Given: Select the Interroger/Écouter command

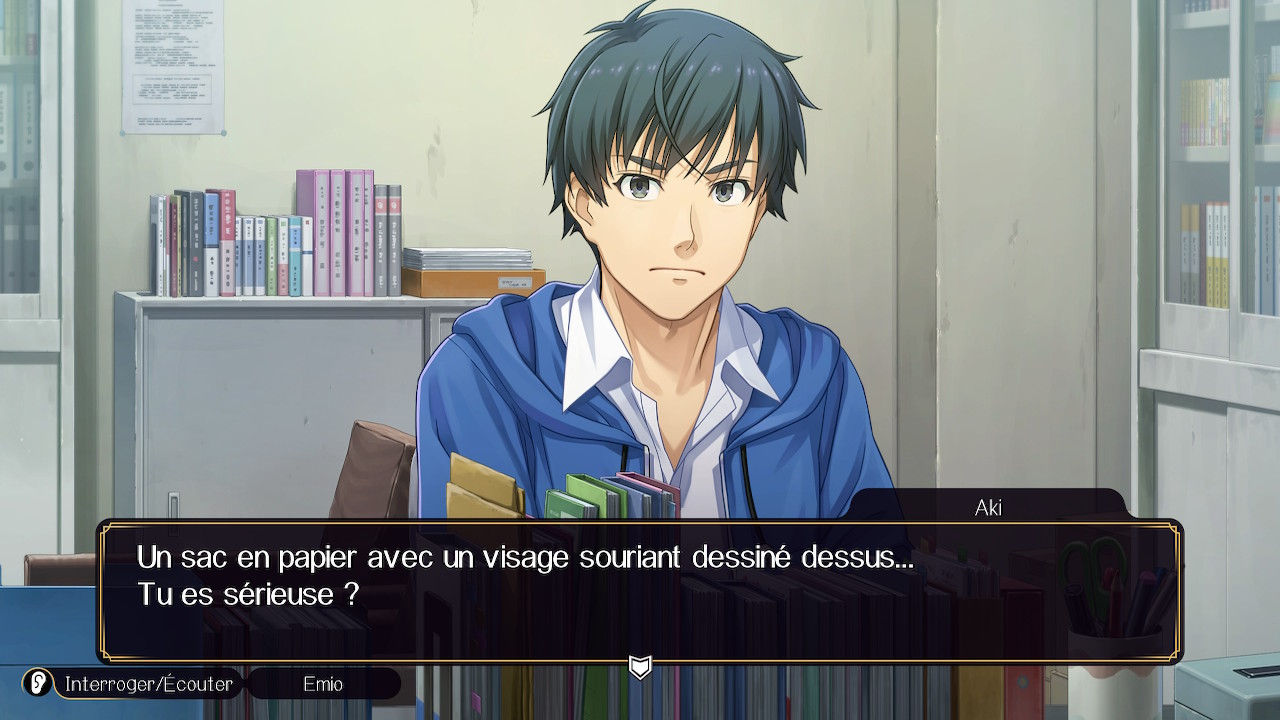Looking at the screenshot, I should (x=148, y=684).
